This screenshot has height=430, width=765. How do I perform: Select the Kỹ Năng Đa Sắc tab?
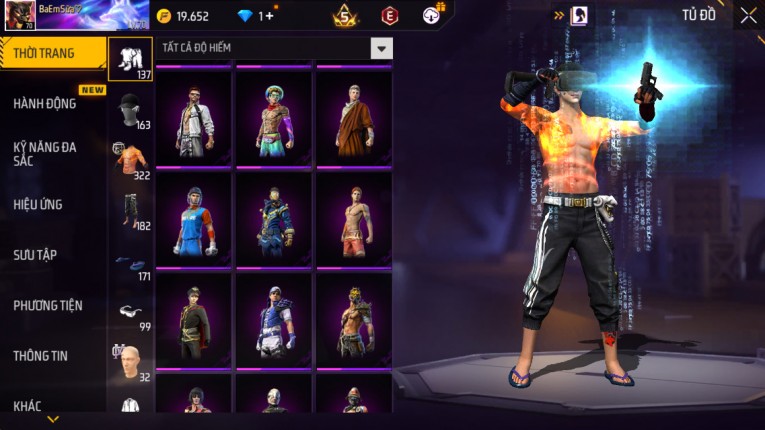coord(46,153)
